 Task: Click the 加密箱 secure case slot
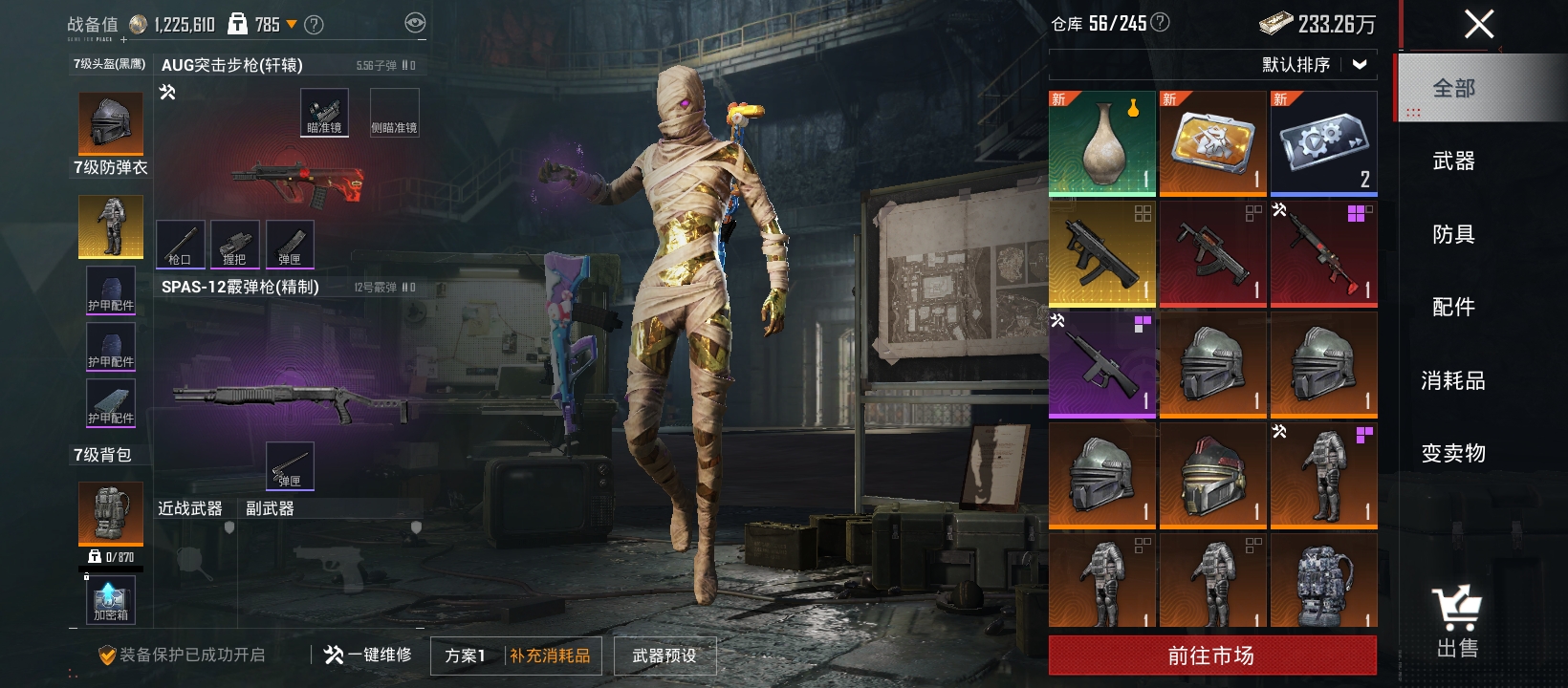coord(111,601)
